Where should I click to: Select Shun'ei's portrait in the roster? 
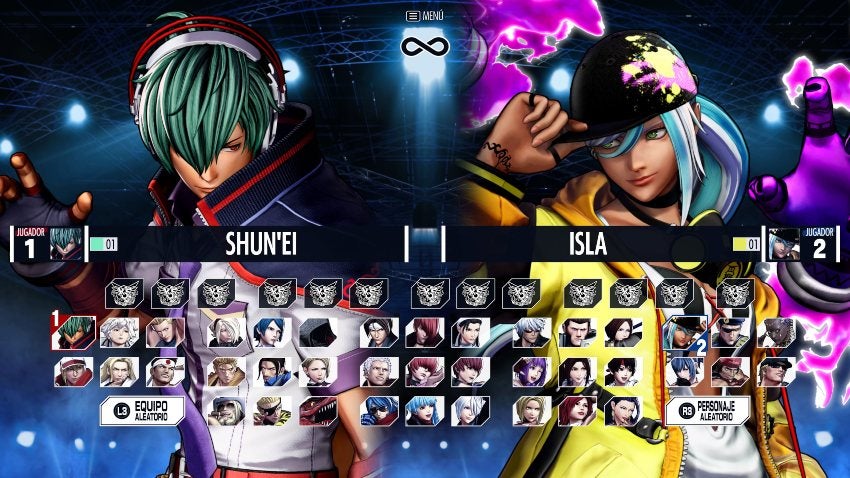coord(74,332)
